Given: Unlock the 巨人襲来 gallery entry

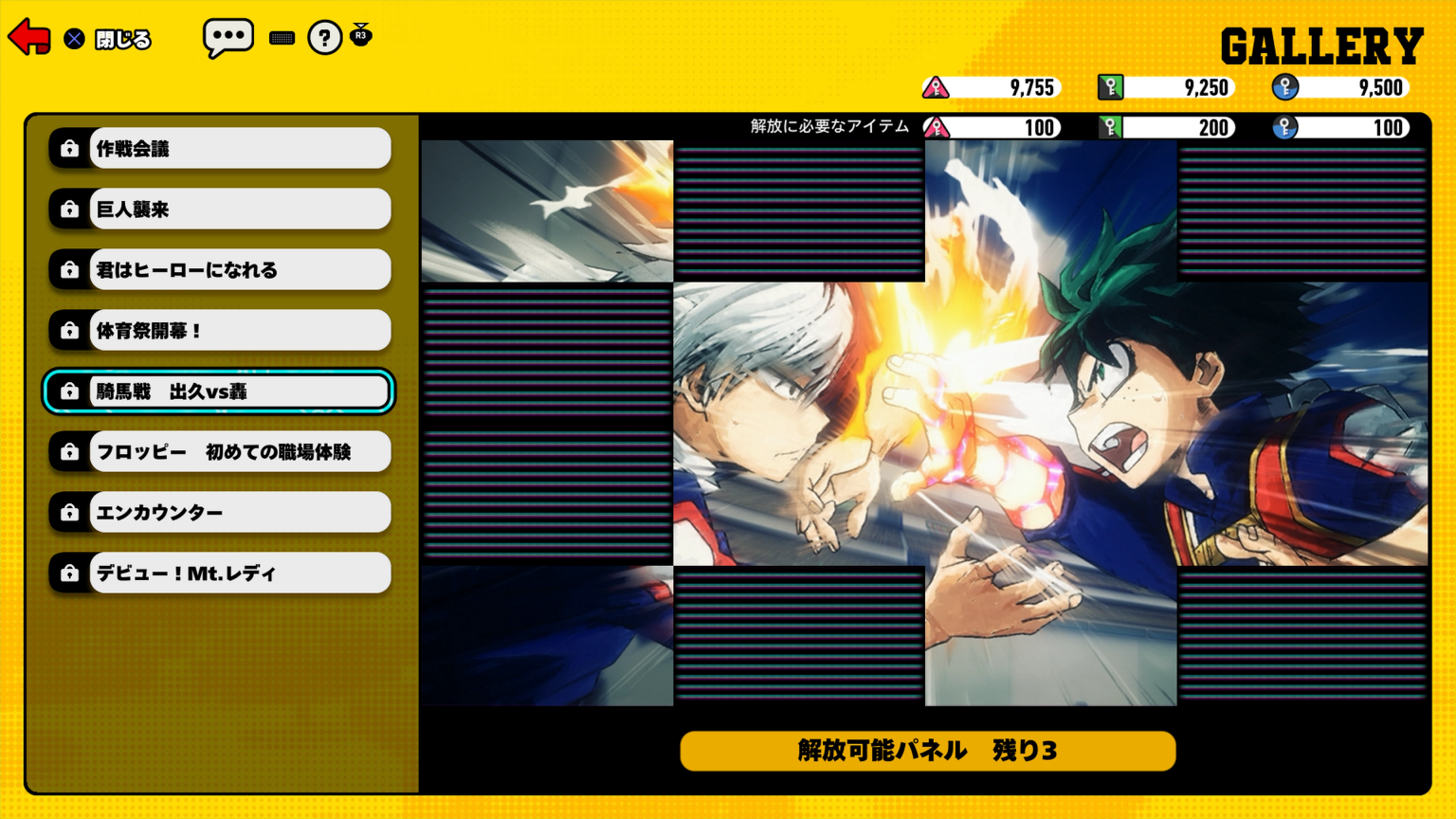Looking at the screenshot, I should click(x=239, y=209).
